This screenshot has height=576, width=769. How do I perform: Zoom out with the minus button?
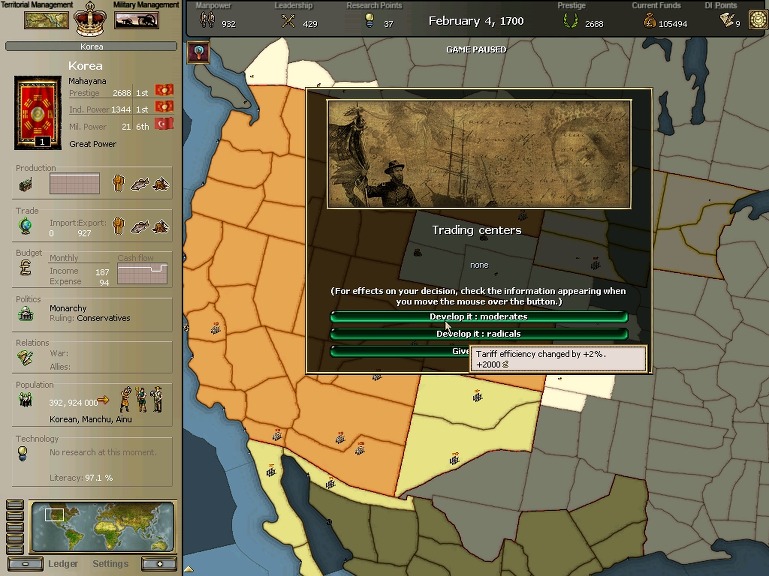tap(31, 564)
